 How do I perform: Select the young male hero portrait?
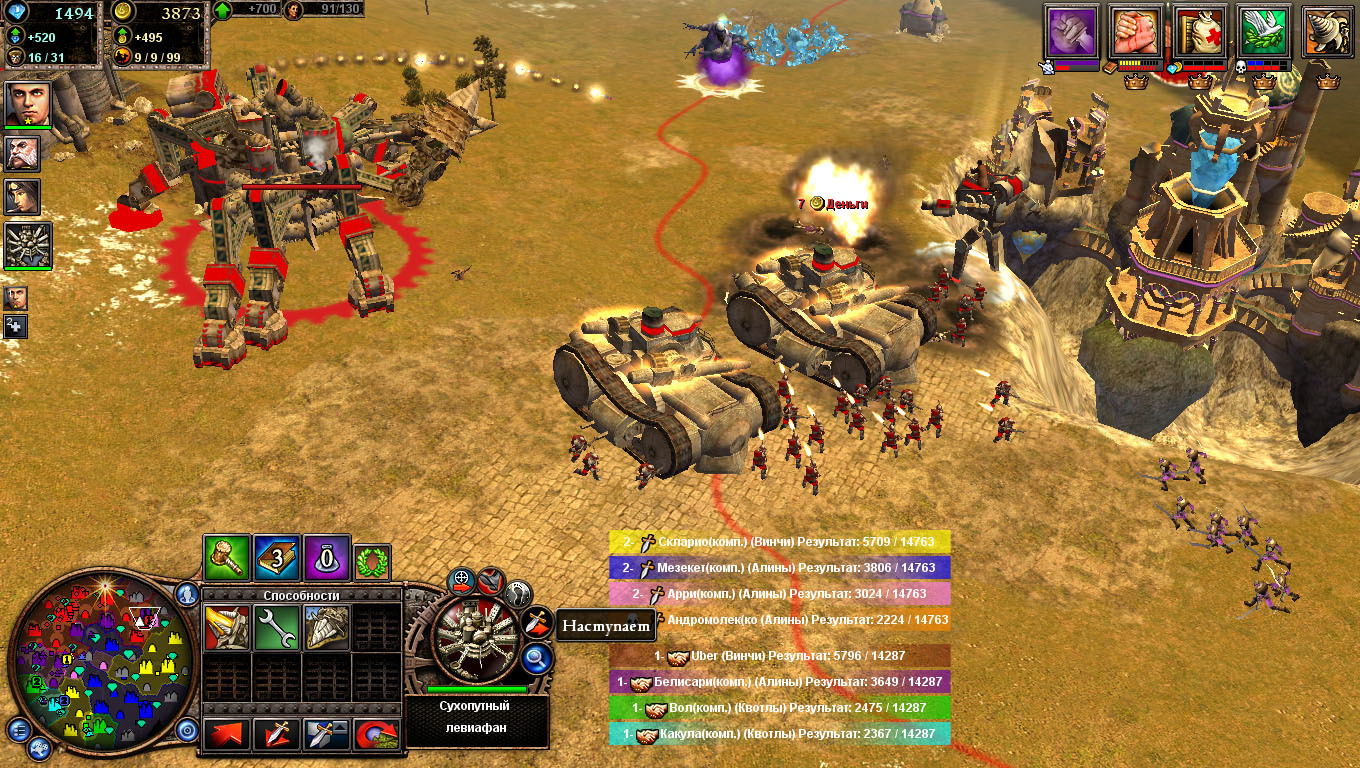[x=28, y=103]
